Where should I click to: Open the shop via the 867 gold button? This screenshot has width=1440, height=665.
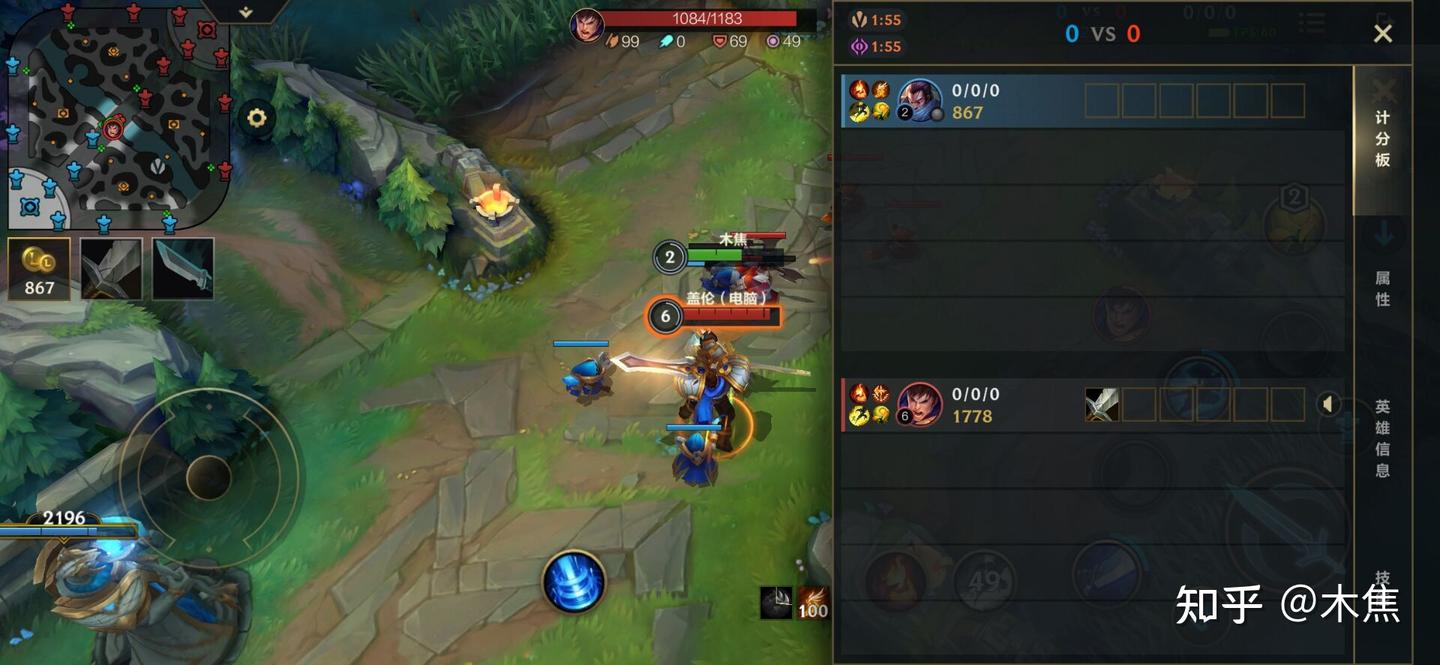pyautogui.click(x=39, y=269)
